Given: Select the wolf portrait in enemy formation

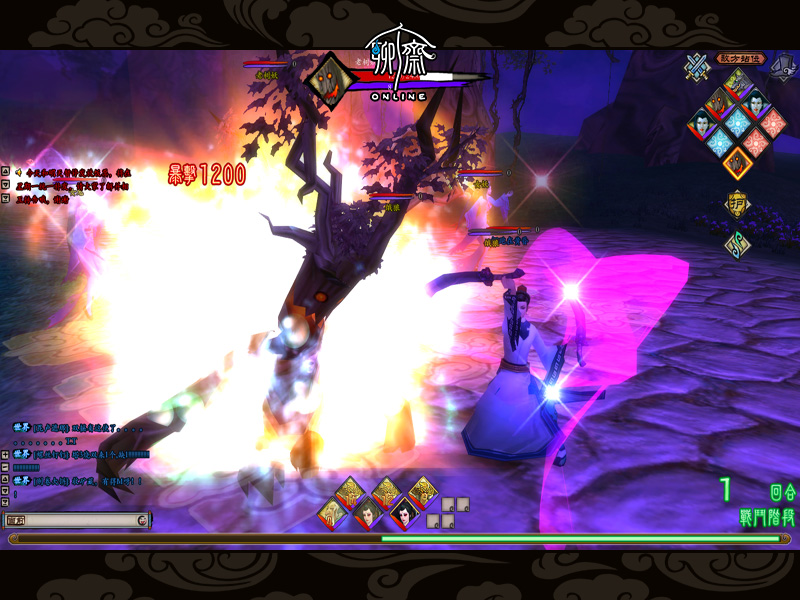Looking at the screenshot, I should (x=738, y=84).
